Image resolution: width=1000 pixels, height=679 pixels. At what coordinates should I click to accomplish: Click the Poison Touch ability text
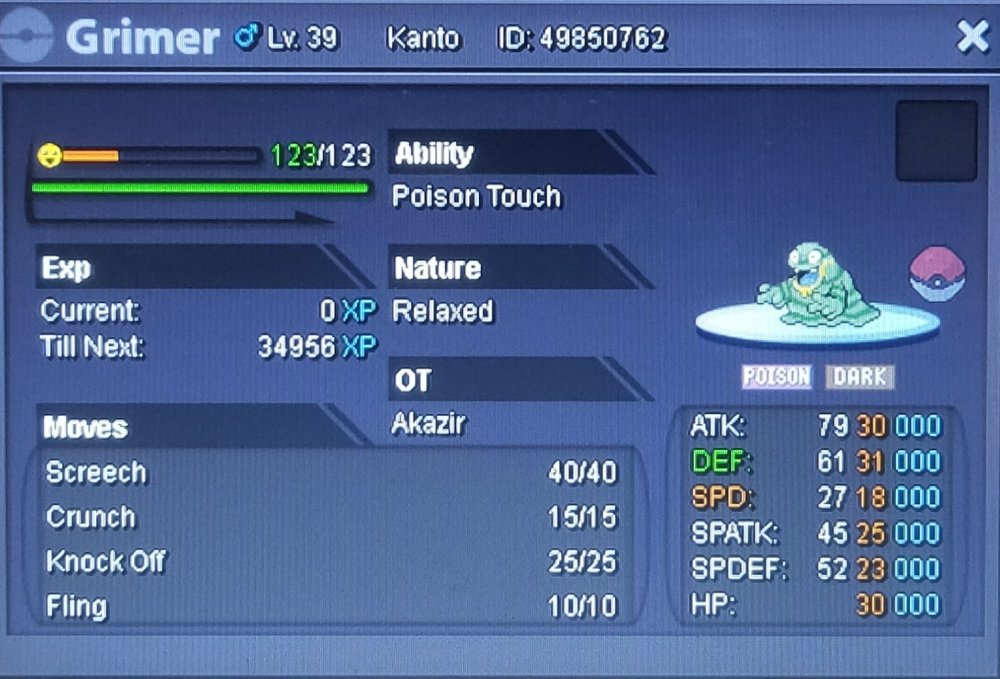coord(476,197)
